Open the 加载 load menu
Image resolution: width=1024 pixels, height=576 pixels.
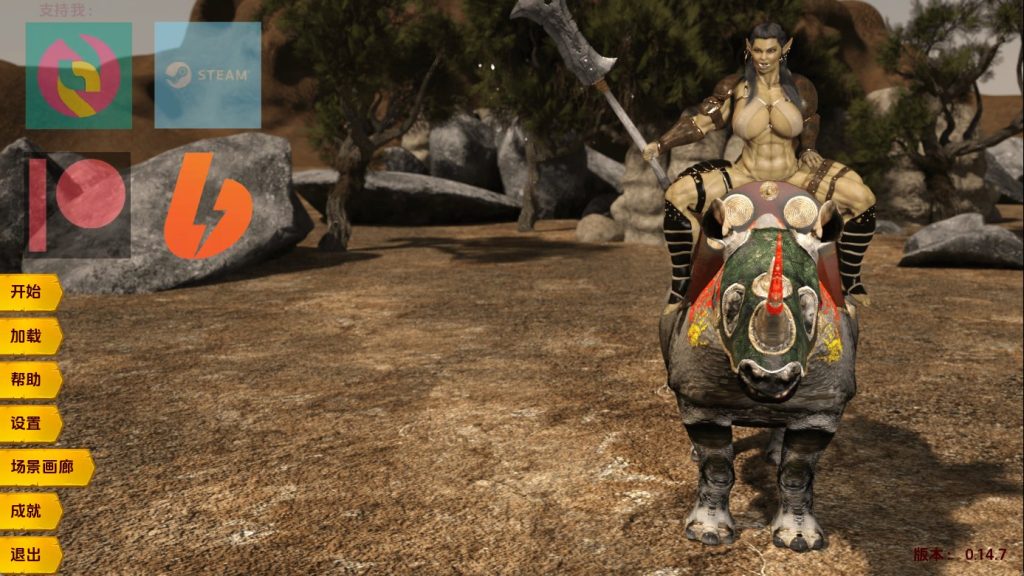[x=29, y=337]
